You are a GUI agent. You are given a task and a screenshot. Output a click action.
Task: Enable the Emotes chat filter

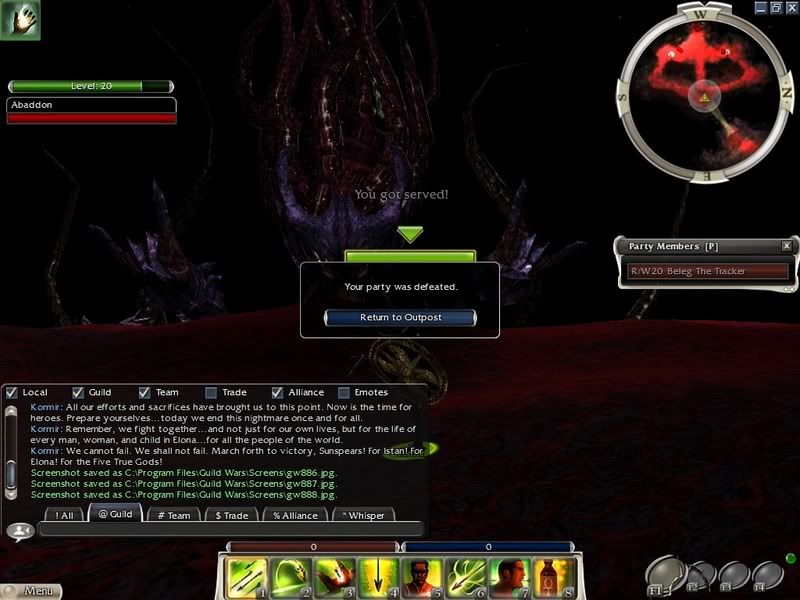tap(344, 392)
